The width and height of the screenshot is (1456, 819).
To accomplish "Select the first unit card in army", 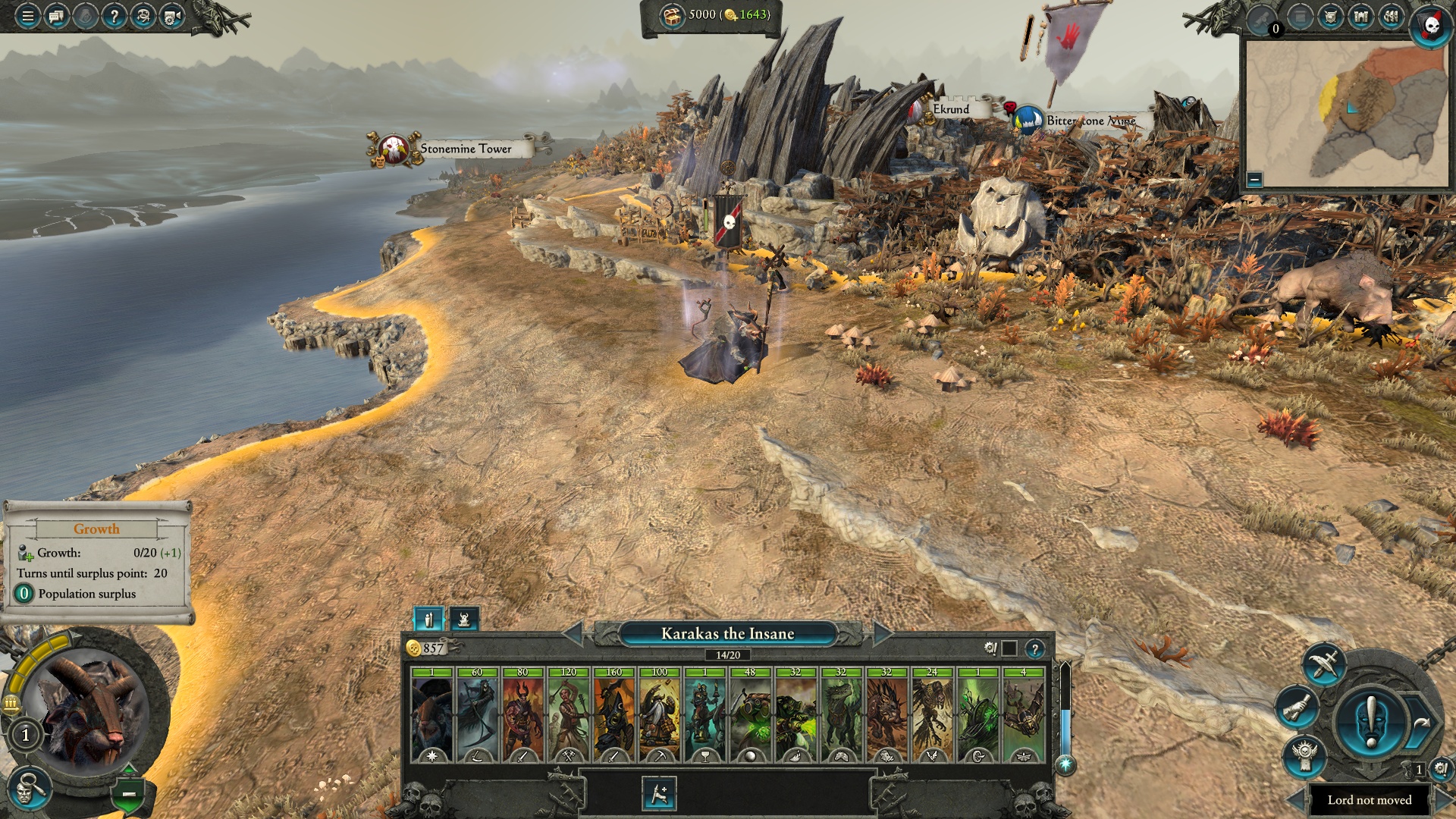I will tap(431, 716).
